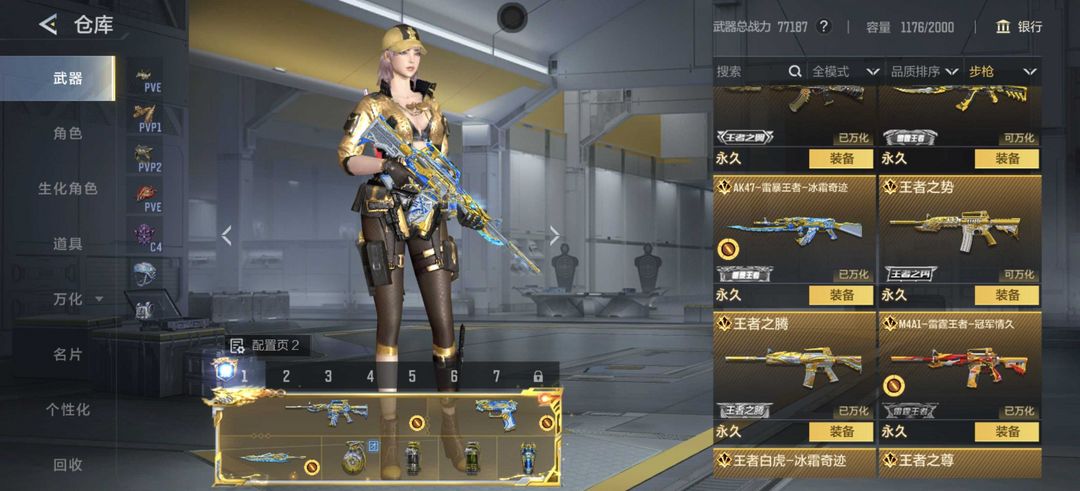Open the 全模式 mode dropdown

(x=845, y=71)
